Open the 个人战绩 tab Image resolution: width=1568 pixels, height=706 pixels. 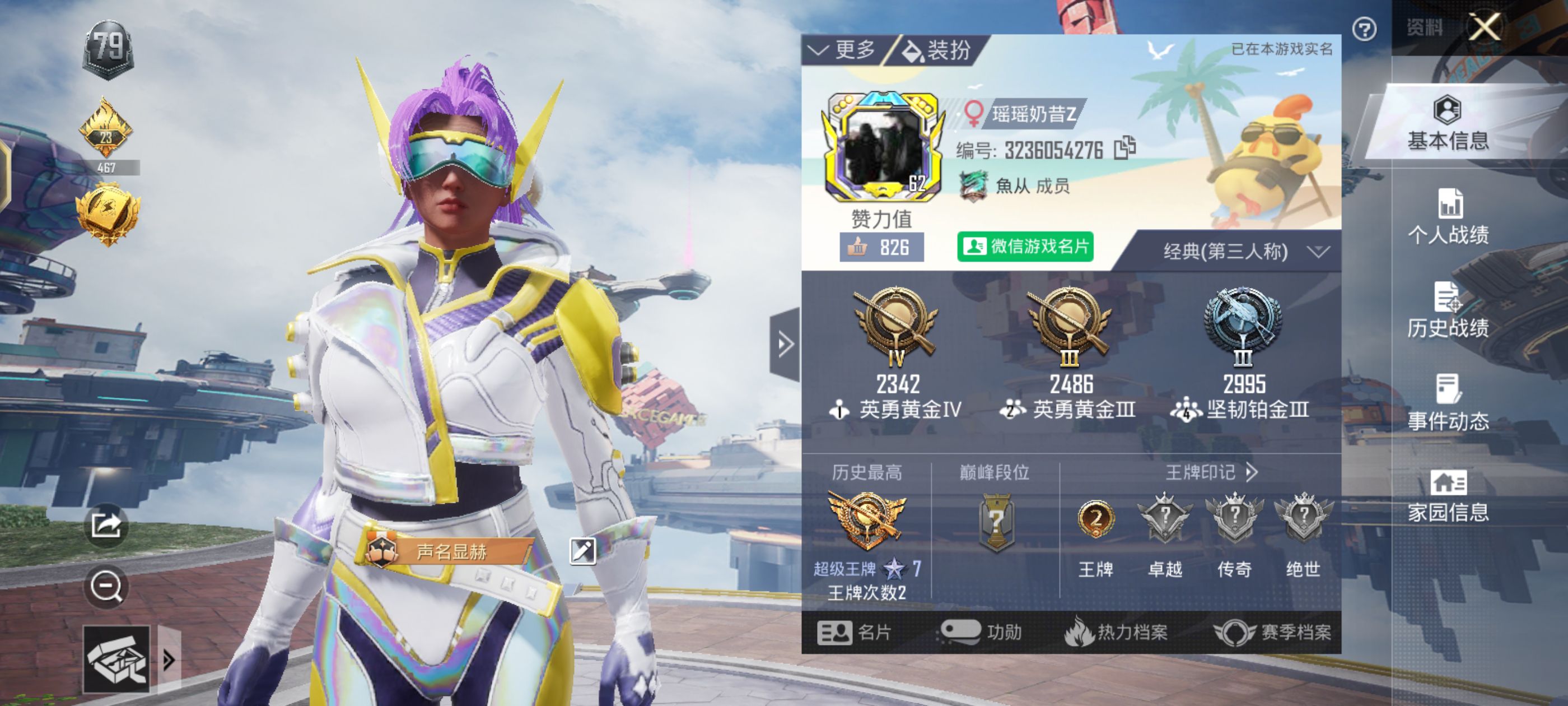[x=1448, y=217]
